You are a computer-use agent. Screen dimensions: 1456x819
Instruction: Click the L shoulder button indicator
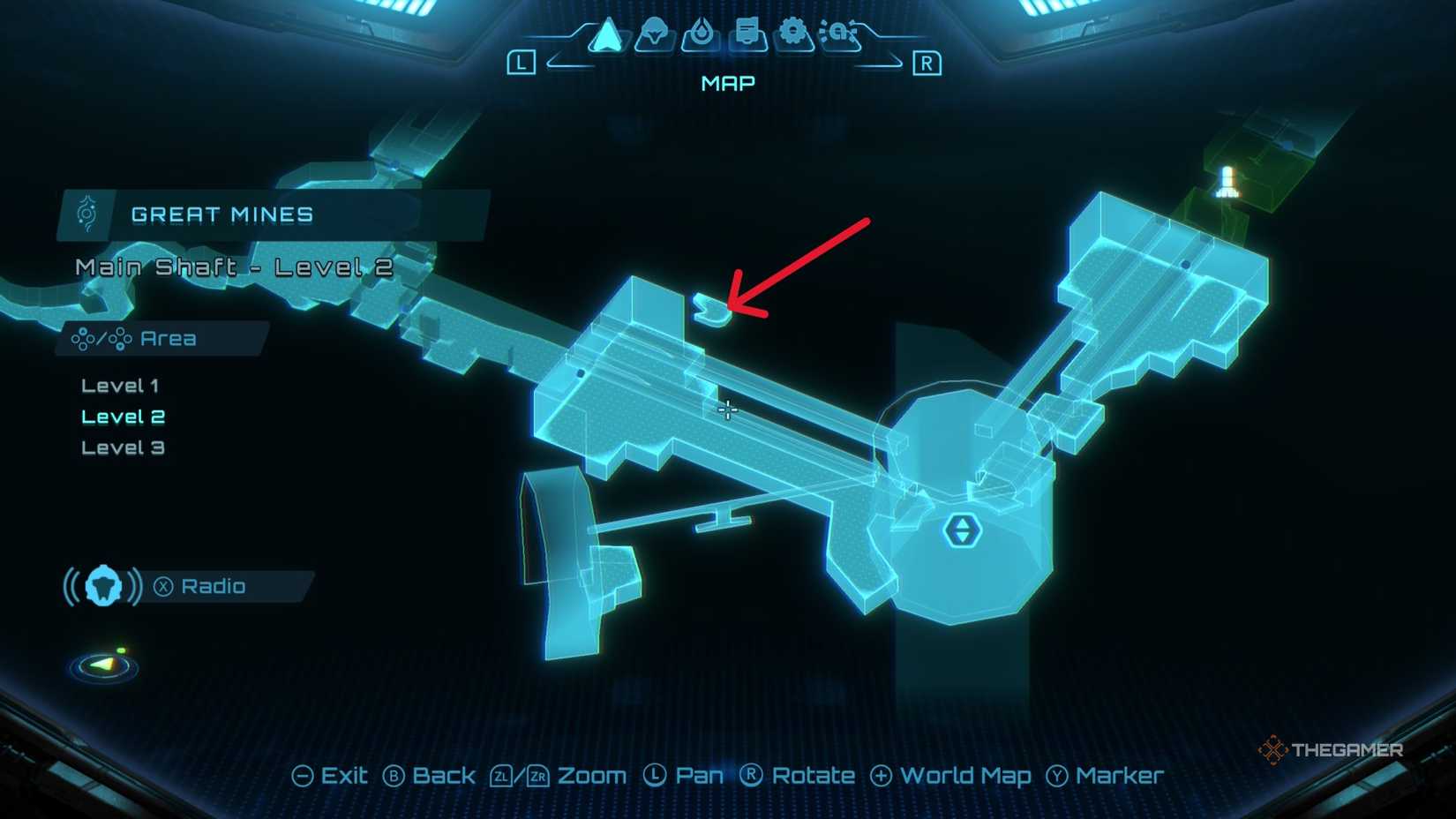tap(522, 63)
